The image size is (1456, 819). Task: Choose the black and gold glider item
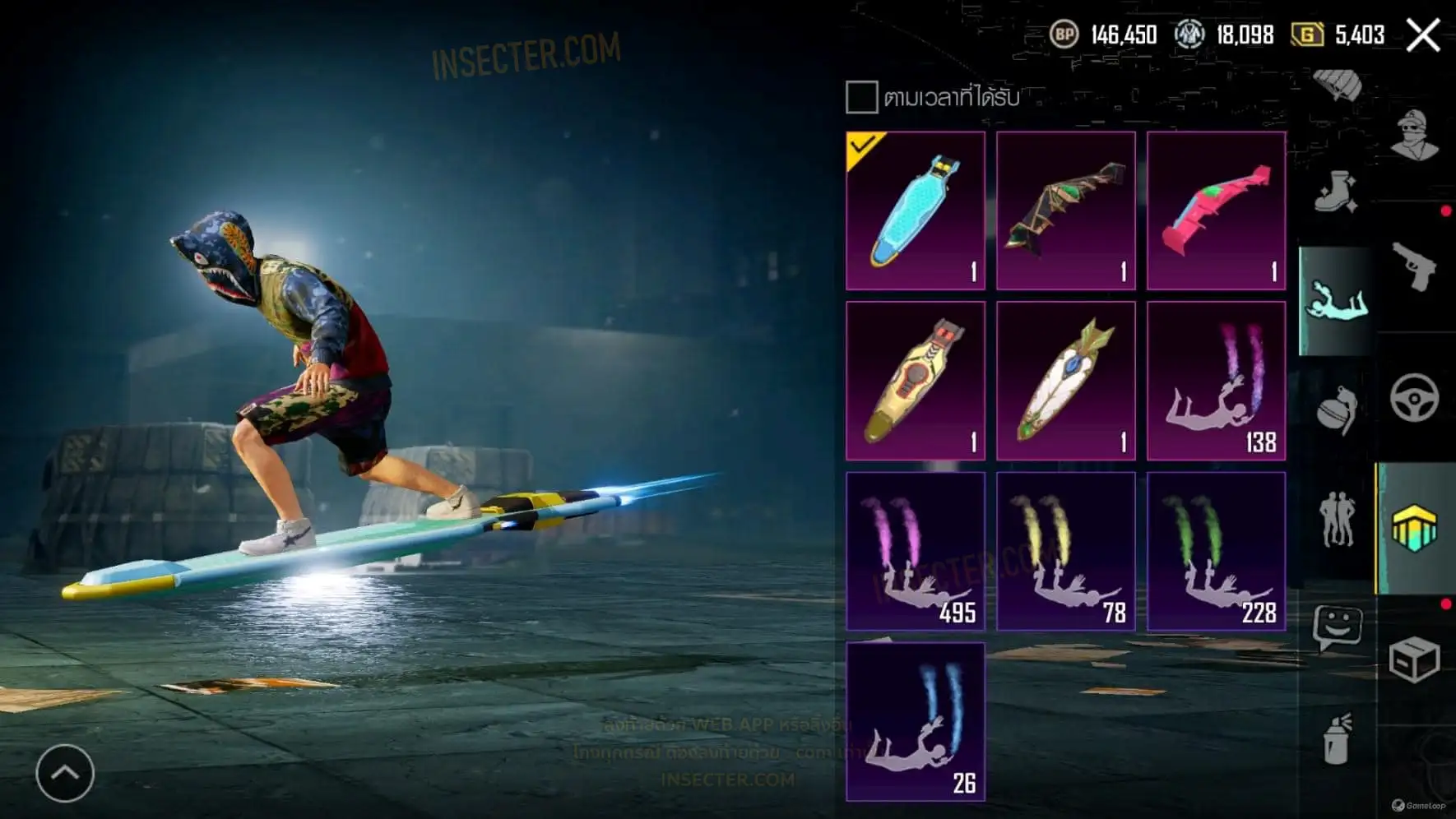1066,211
